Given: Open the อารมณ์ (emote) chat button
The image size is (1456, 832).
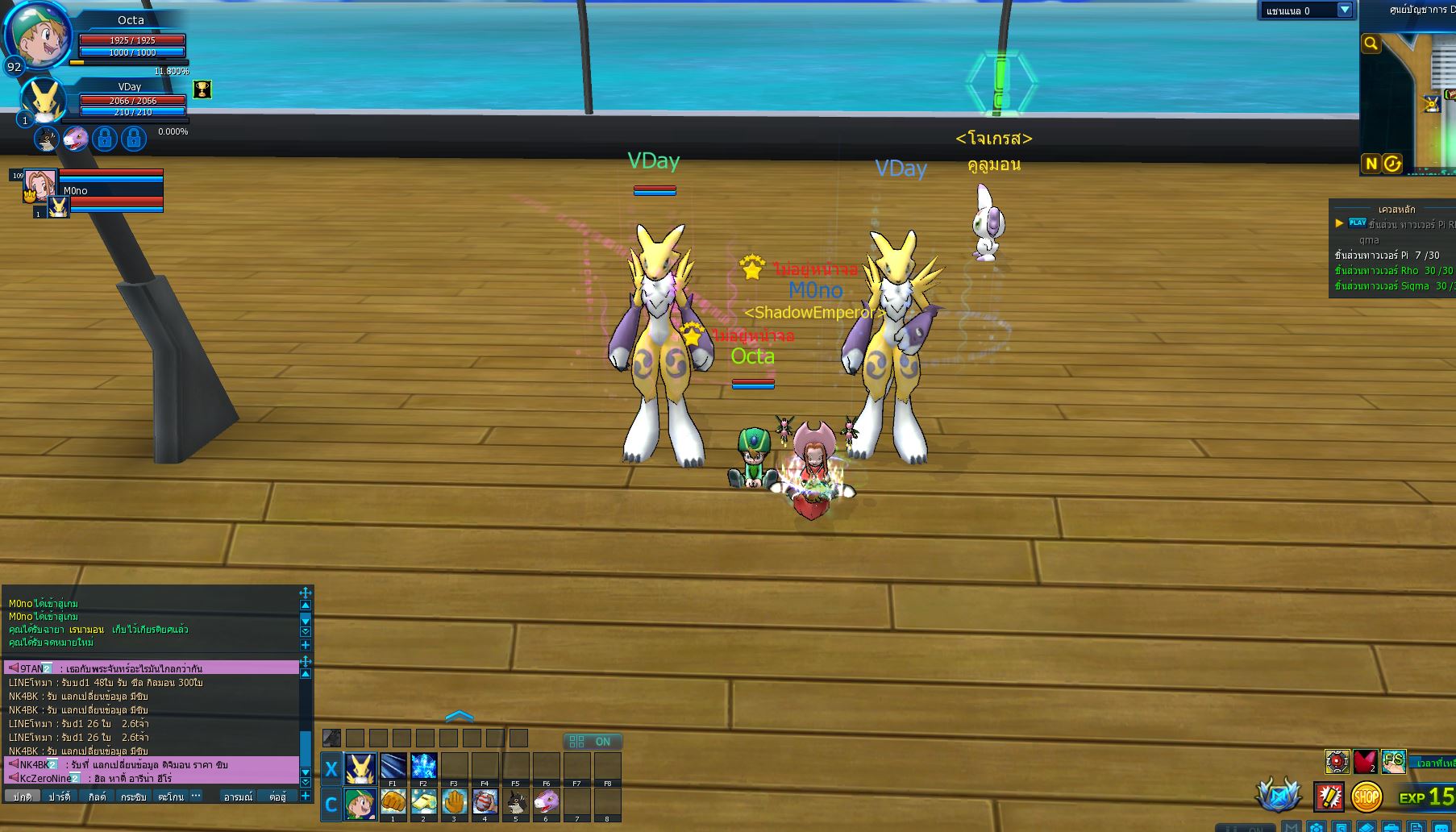Looking at the screenshot, I should tap(238, 797).
